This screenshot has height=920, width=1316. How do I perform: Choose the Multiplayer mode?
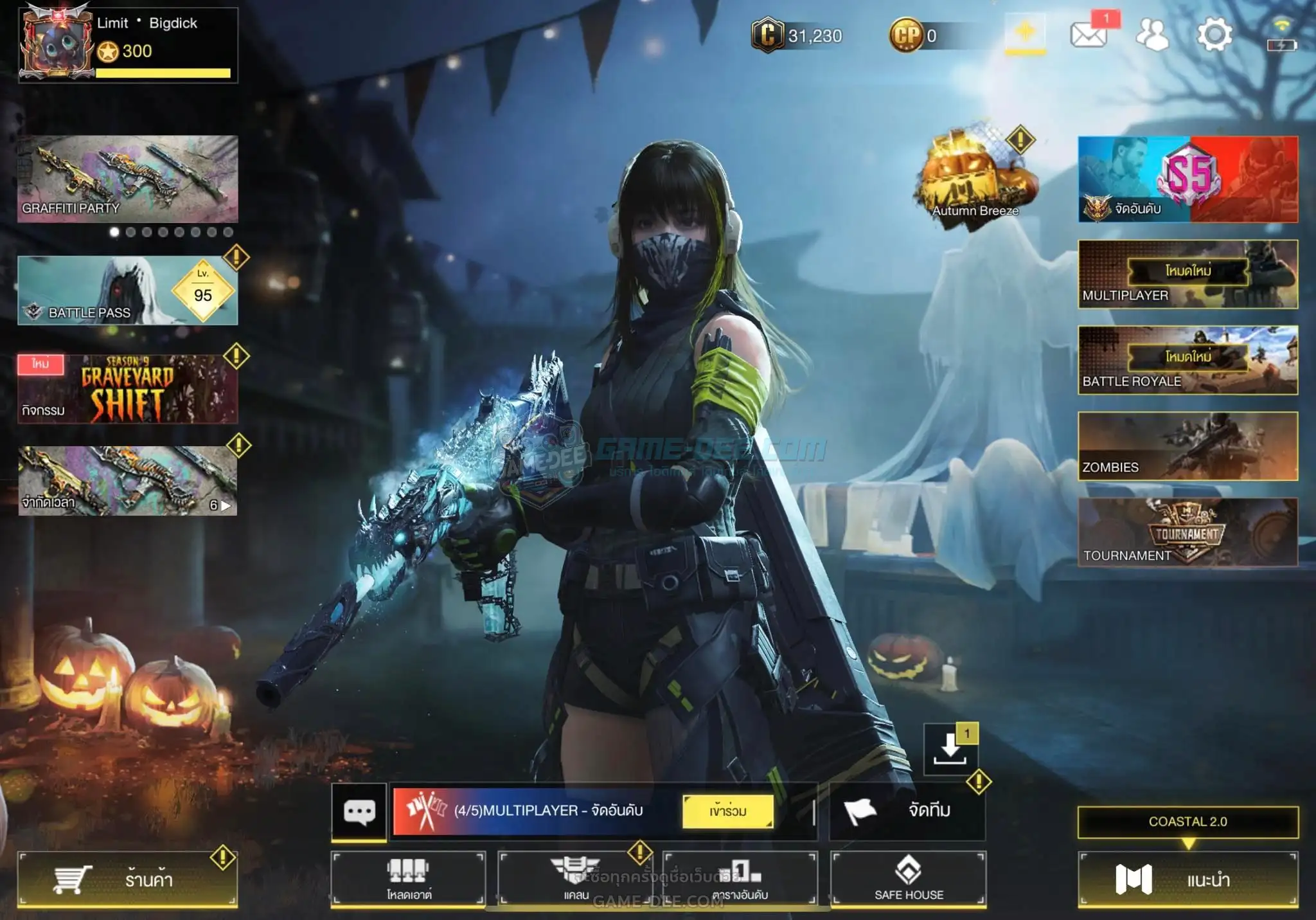point(1187,274)
